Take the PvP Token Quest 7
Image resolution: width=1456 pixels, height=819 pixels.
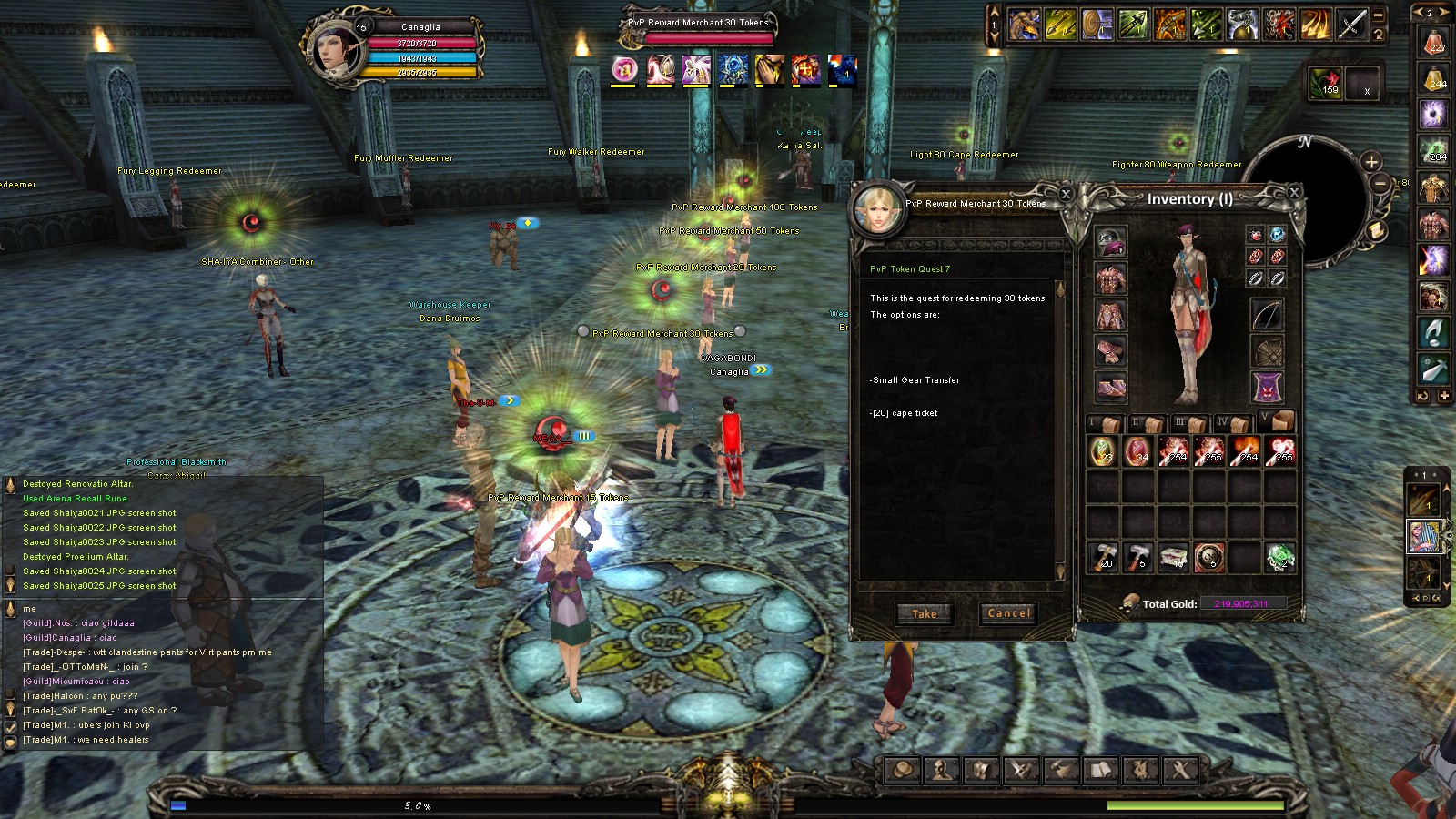coord(924,613)
